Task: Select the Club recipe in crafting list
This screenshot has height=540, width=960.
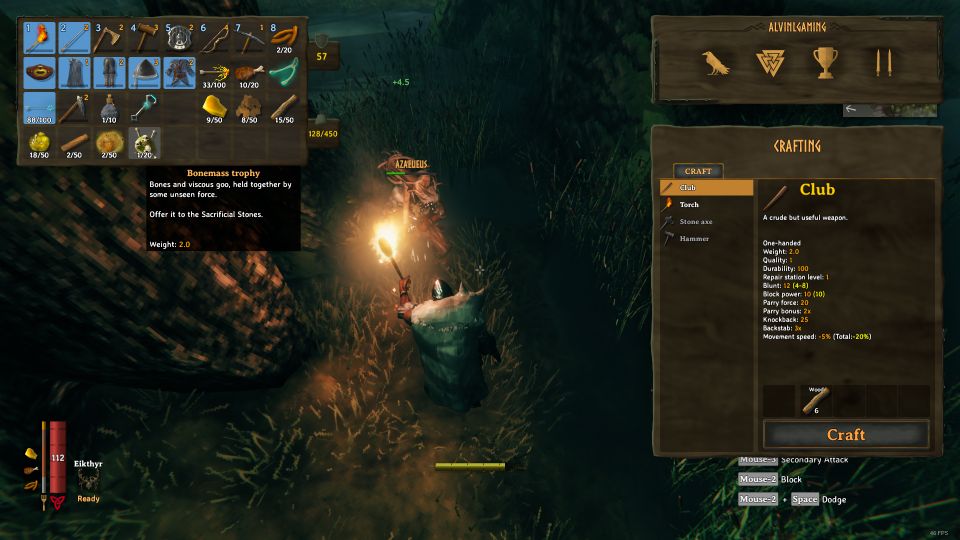Action: pyautogui.click(x=706, y=187)
